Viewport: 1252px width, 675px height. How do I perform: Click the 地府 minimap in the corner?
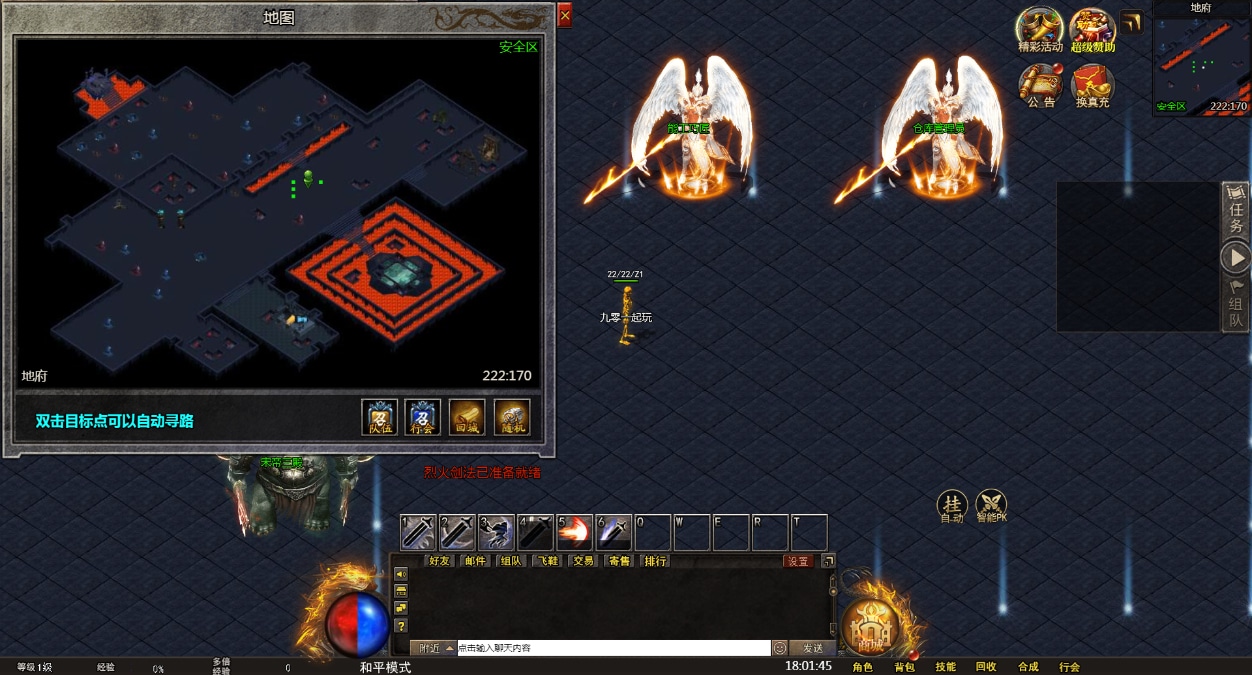coord(1201,62)
